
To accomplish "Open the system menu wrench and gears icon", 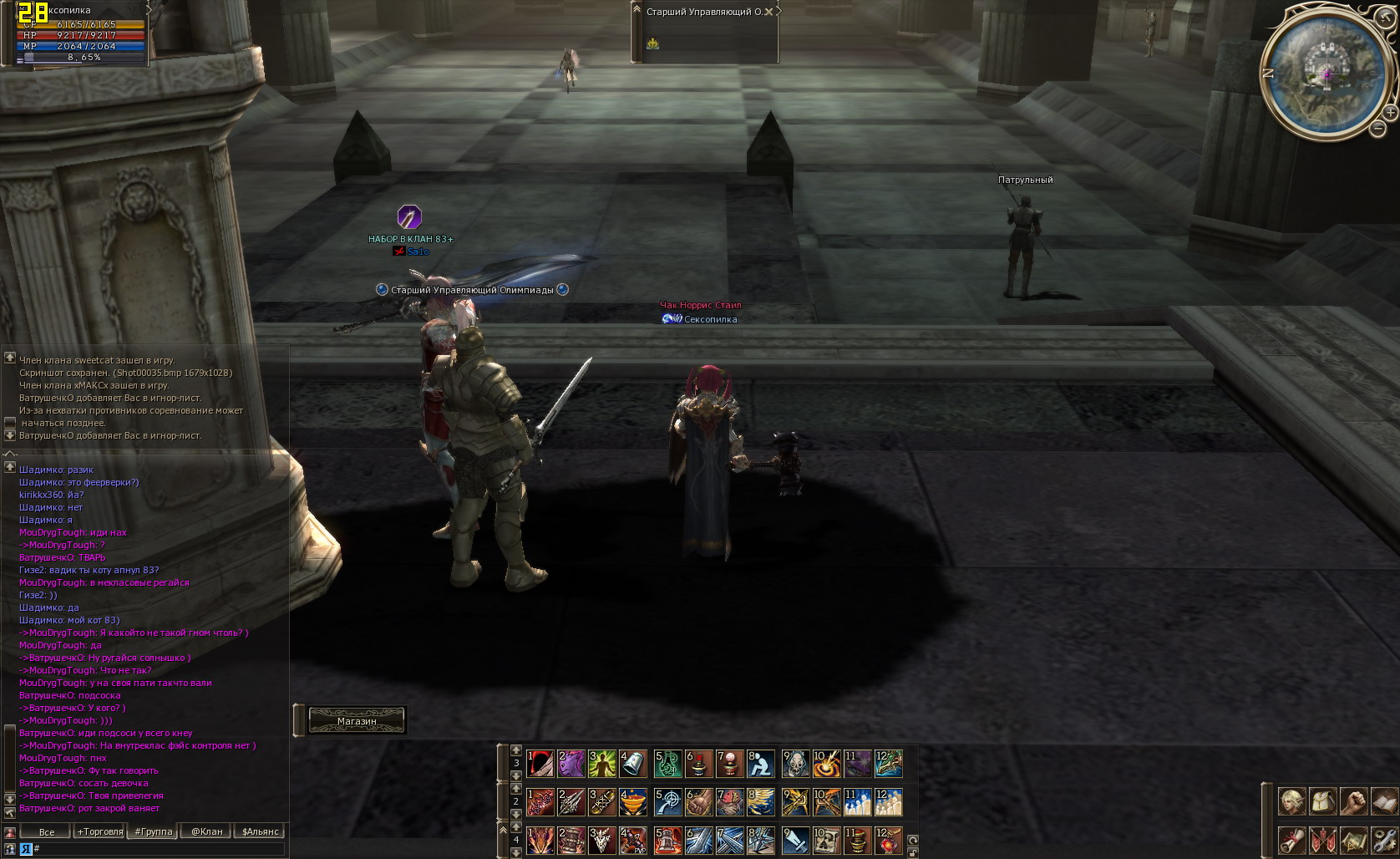I will (x=1384, y=840).
